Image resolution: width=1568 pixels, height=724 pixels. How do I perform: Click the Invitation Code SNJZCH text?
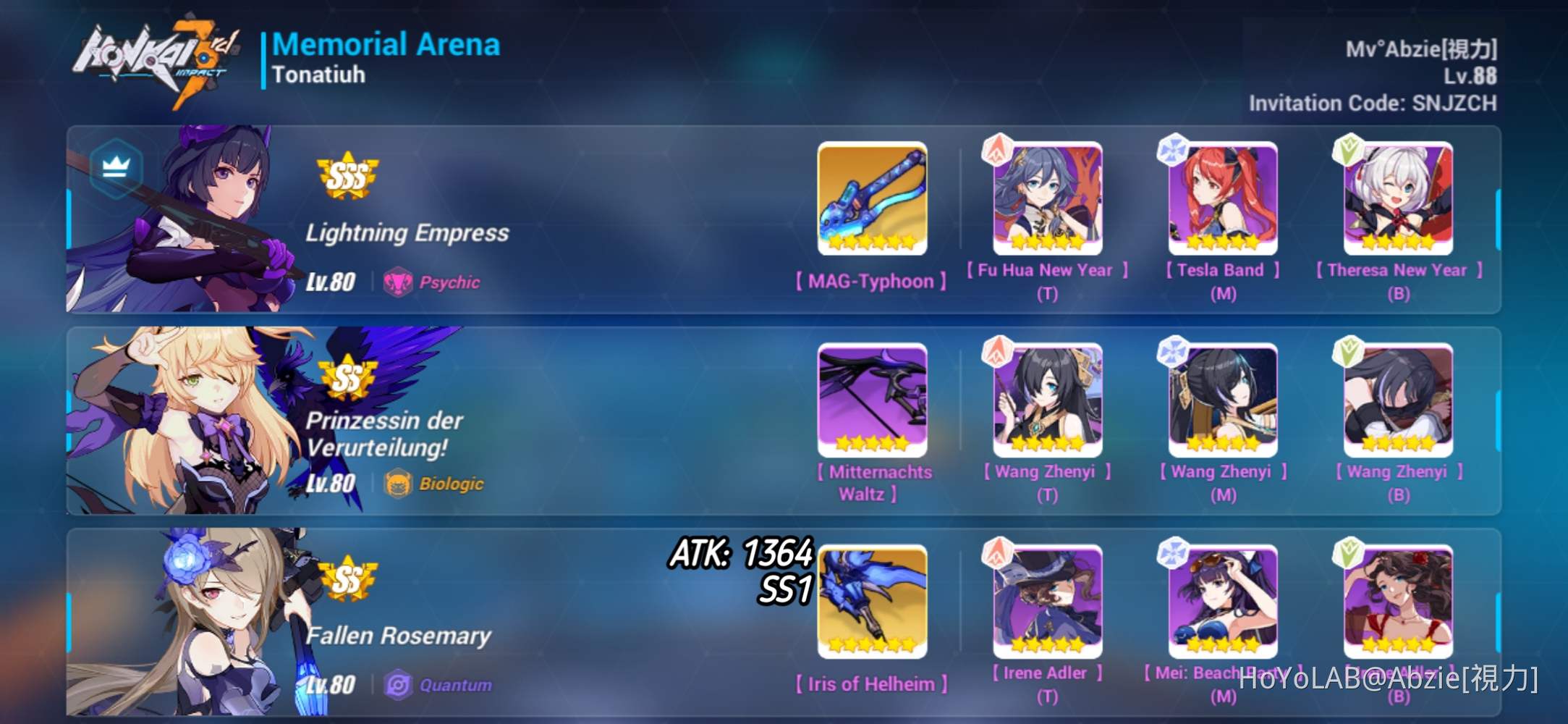pyautogui.click(x=1370, y=103)
